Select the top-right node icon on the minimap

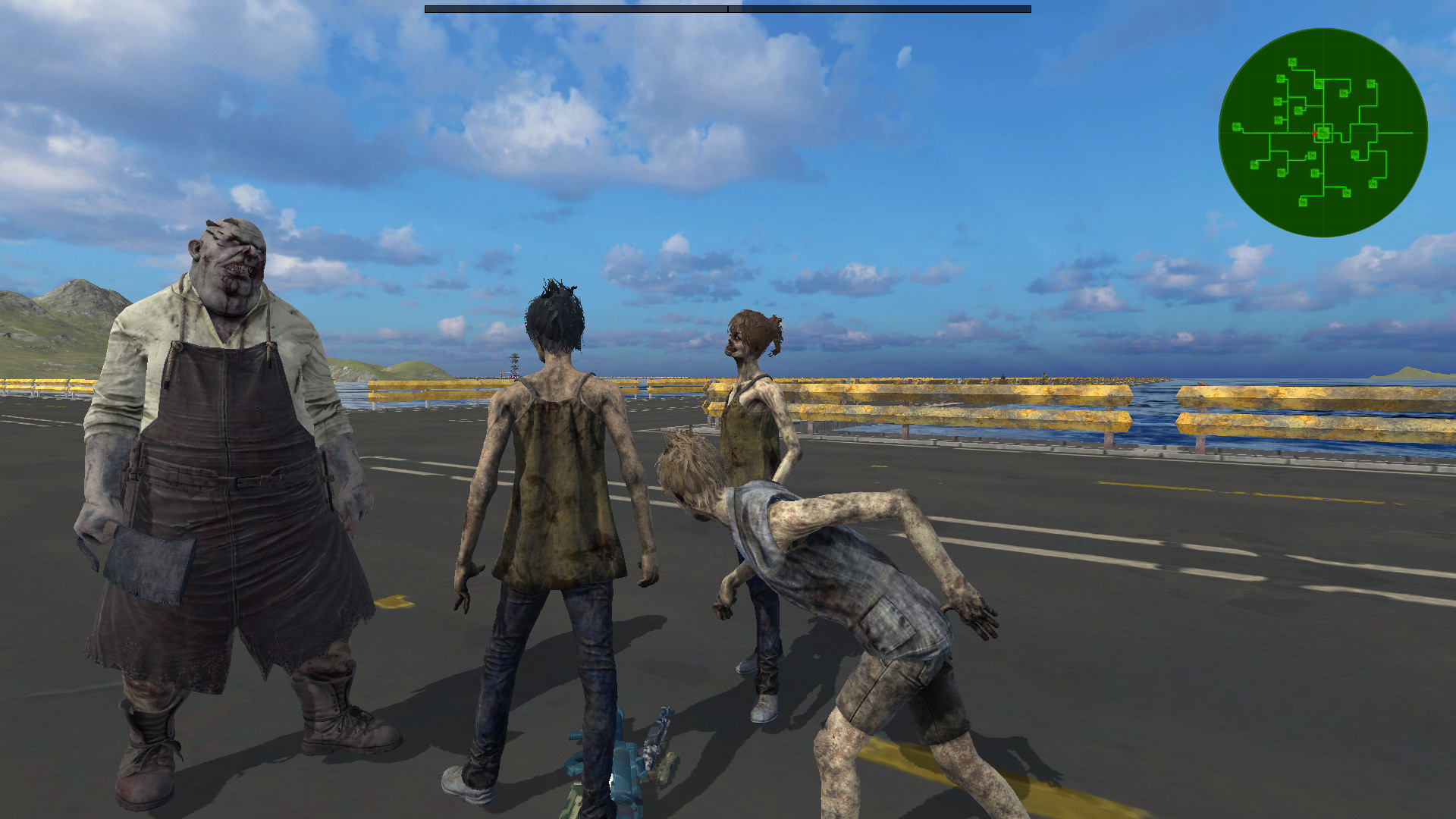click(x=1371, y=84)
